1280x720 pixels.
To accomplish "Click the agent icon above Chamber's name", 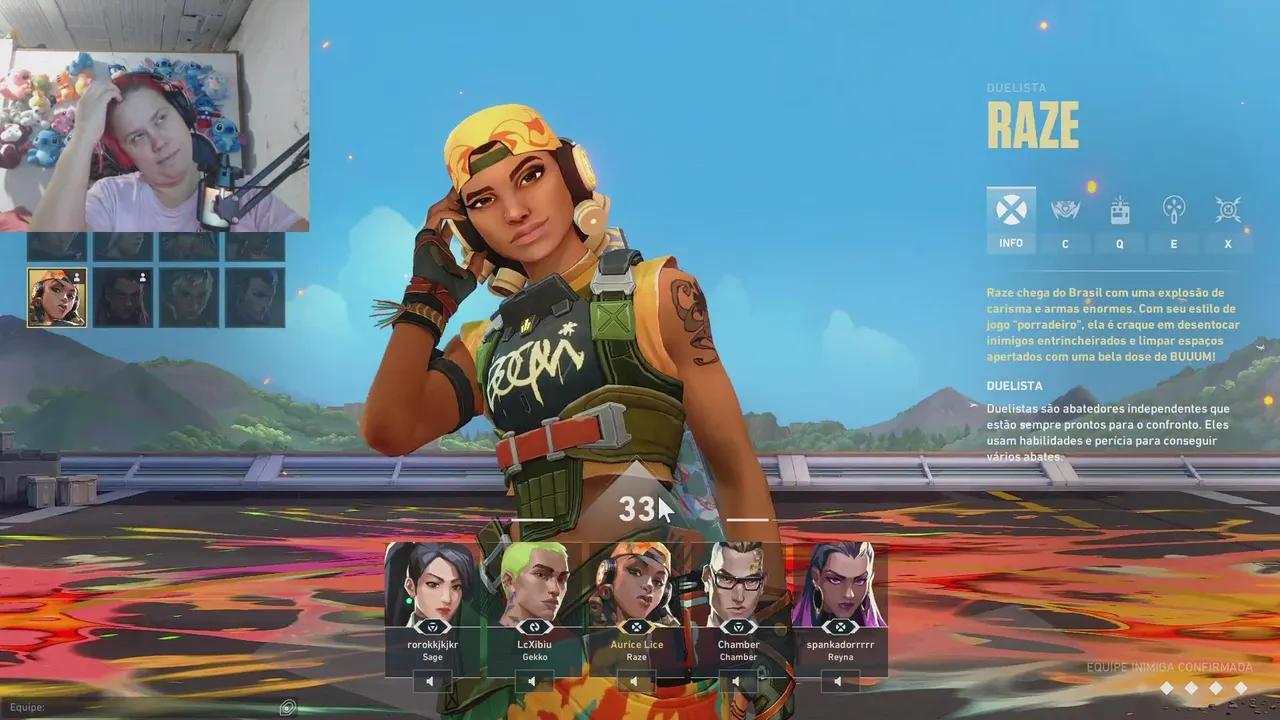I will coord(738,628).
